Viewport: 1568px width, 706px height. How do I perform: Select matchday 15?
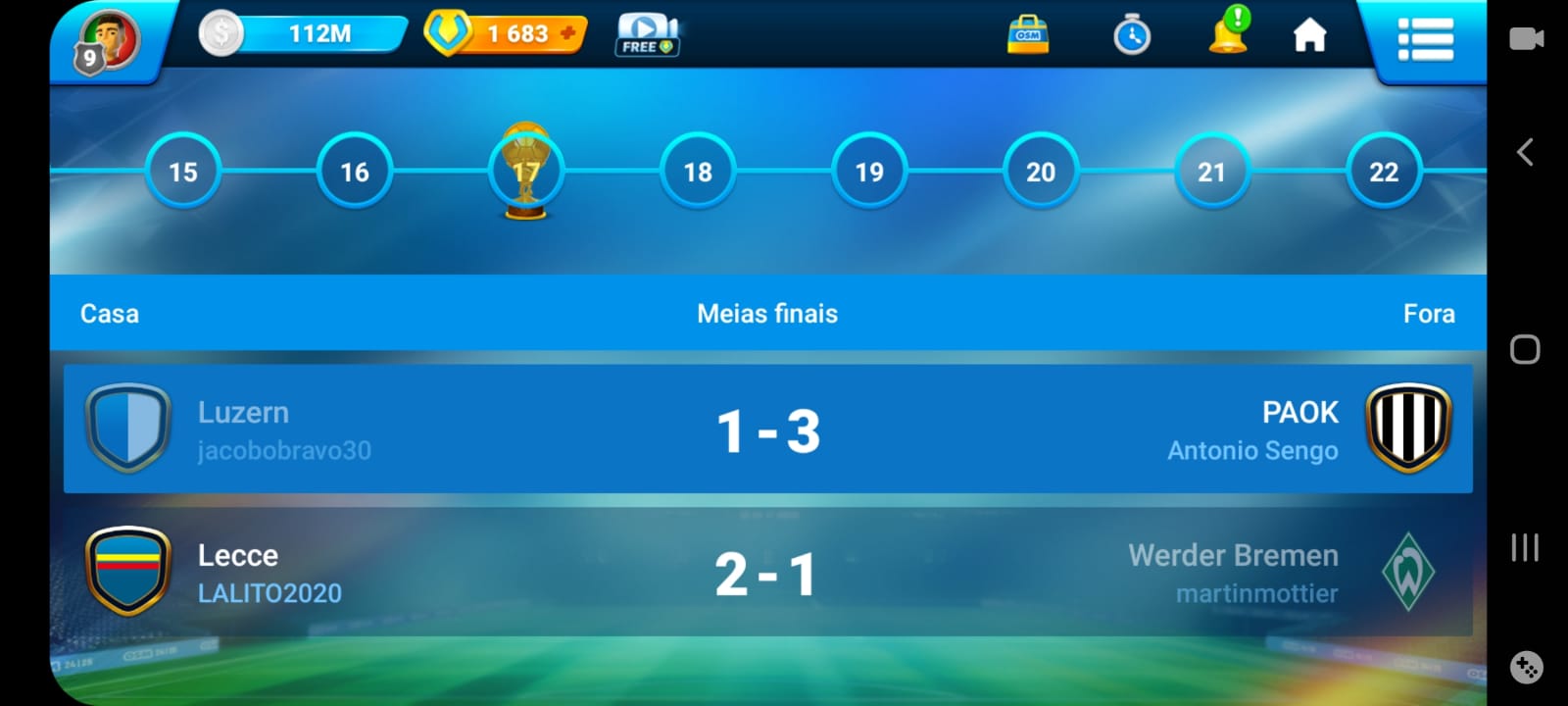pyautogui.click(x=183, y=172)
